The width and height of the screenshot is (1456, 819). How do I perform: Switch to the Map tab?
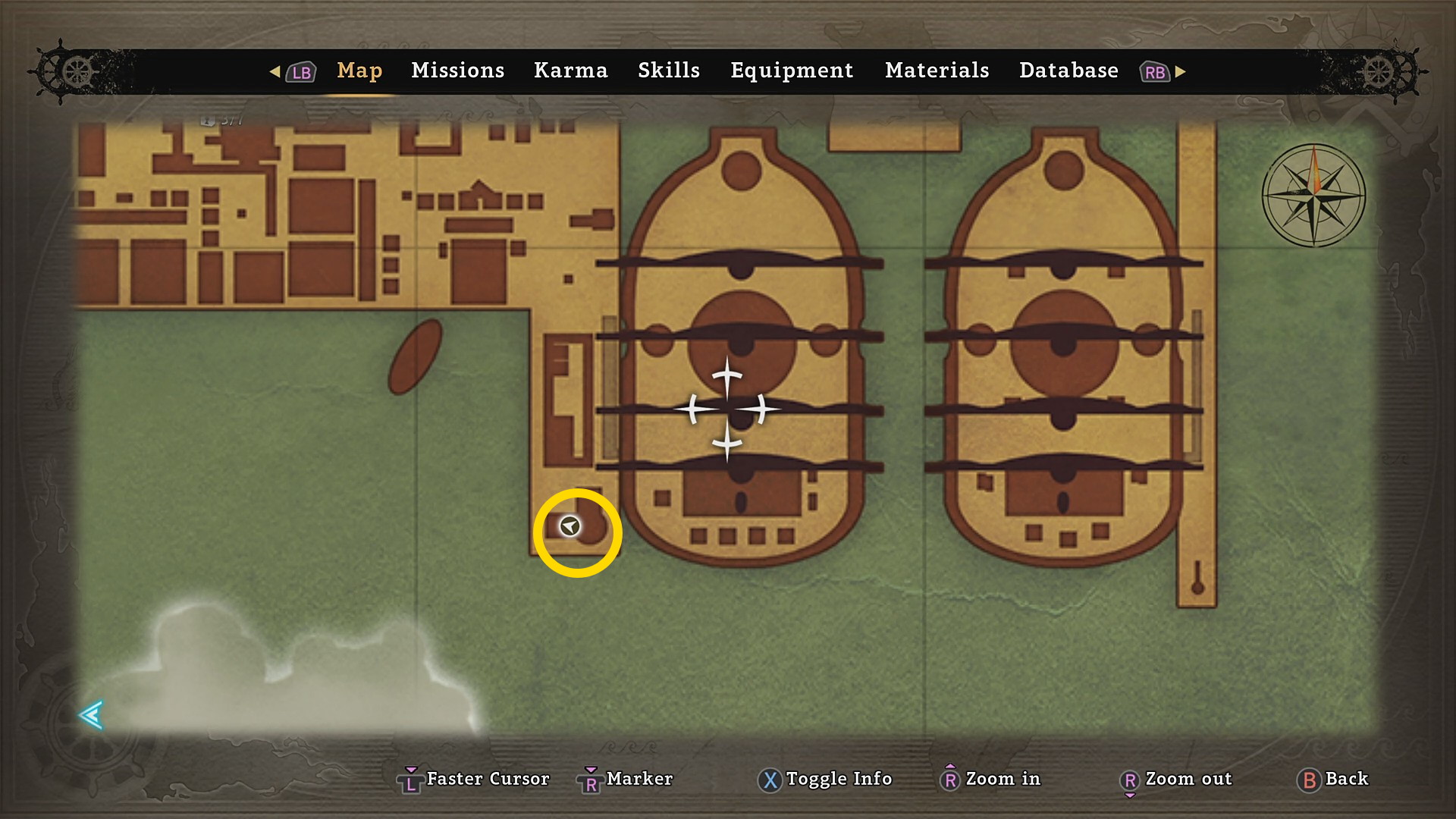point(359,71)
